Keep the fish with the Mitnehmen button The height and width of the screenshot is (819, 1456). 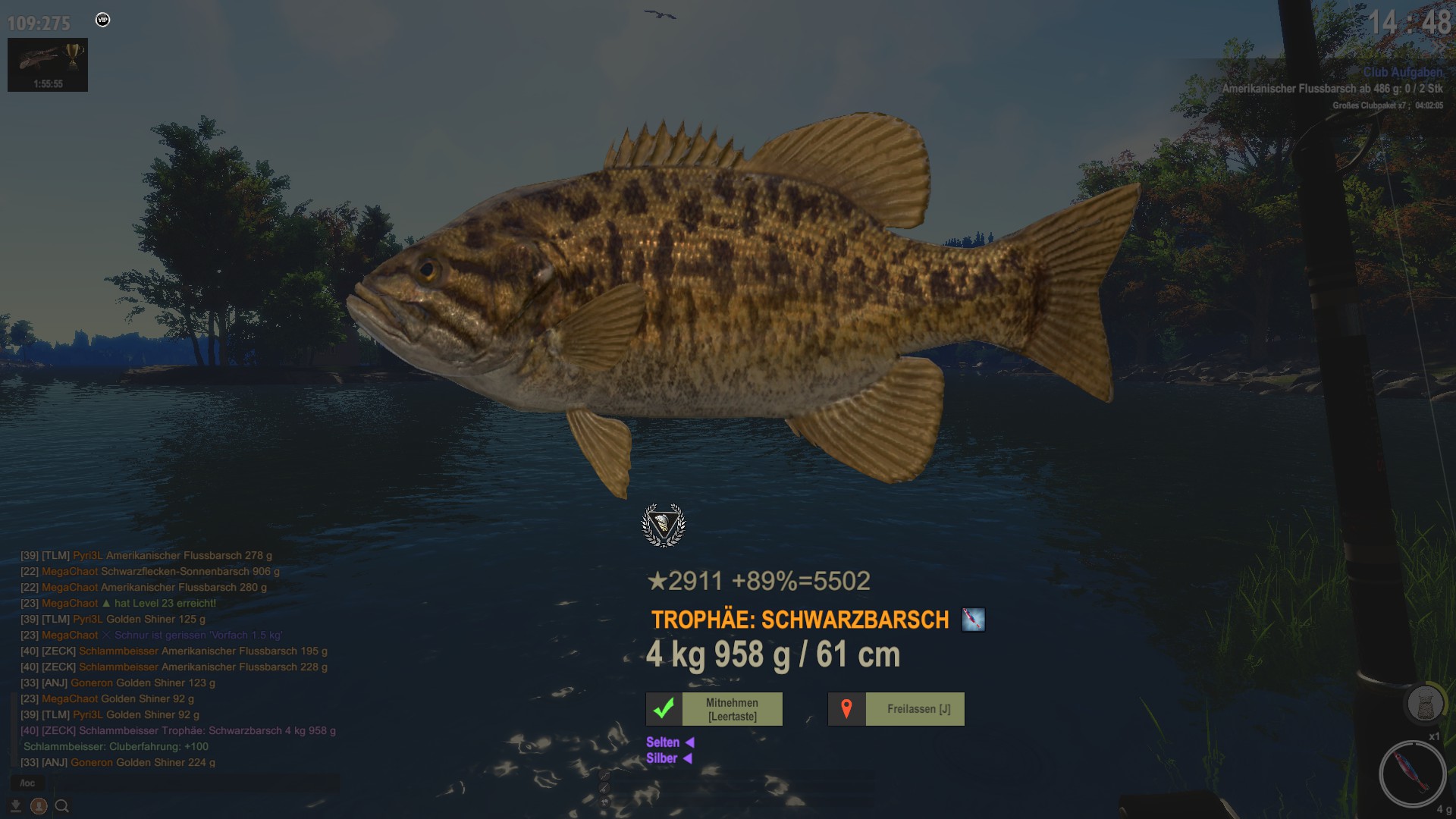[714, 709]
